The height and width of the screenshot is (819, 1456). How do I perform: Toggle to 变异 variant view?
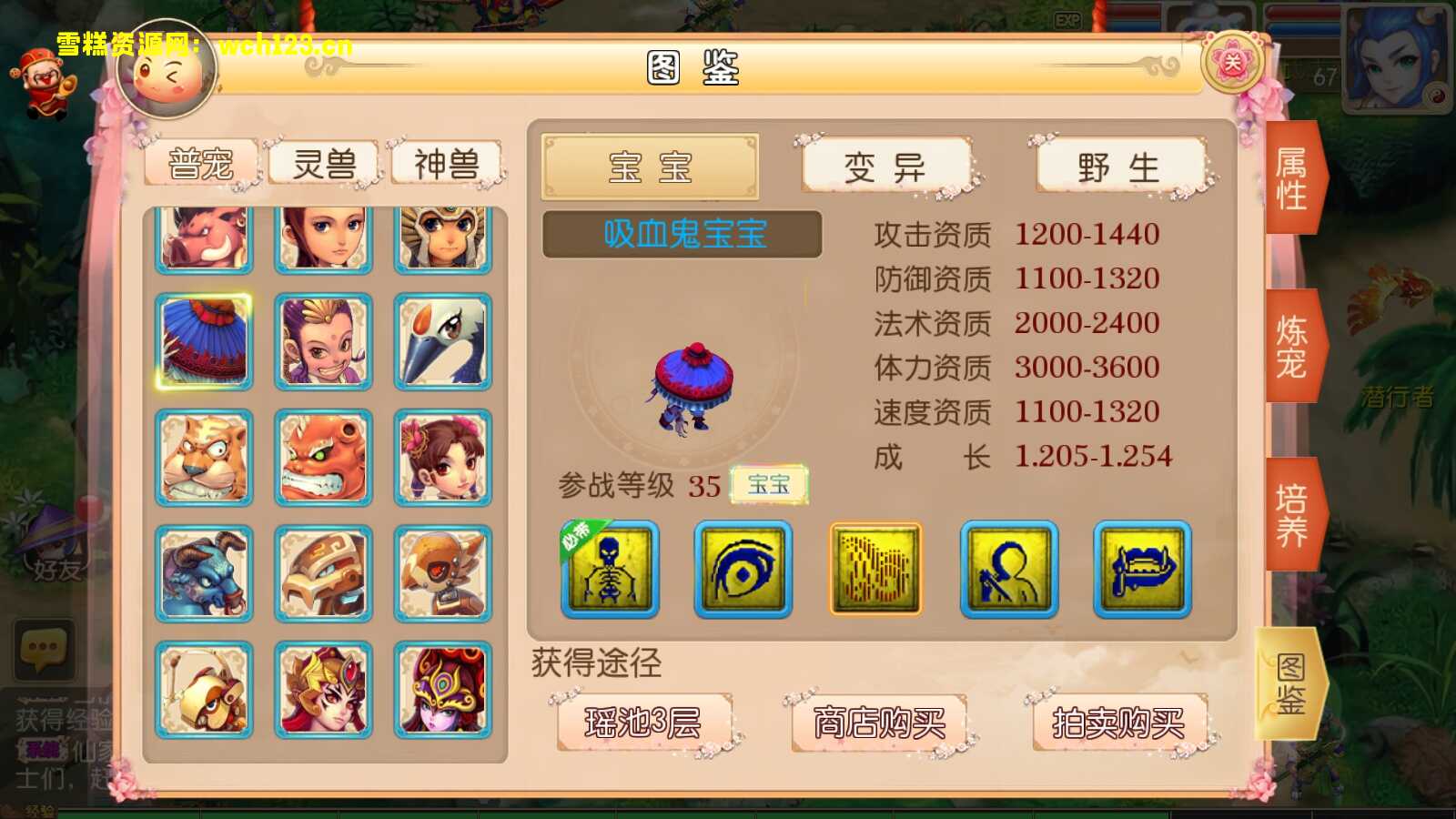point(885,166)
